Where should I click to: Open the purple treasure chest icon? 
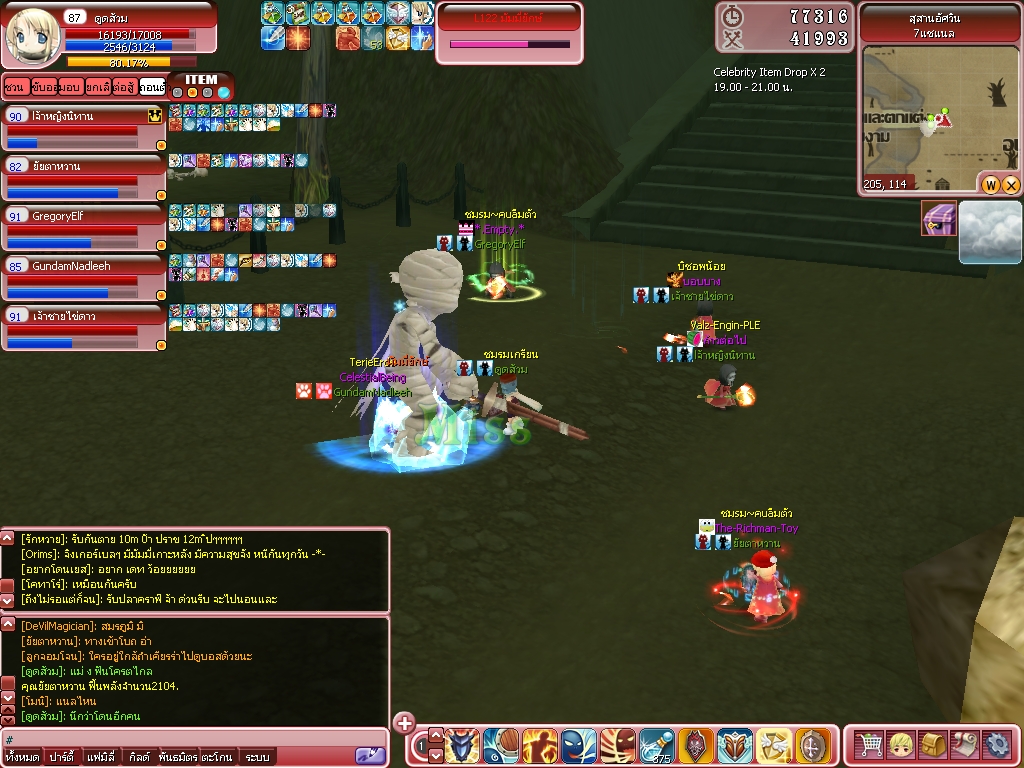(x=939, y=219)
